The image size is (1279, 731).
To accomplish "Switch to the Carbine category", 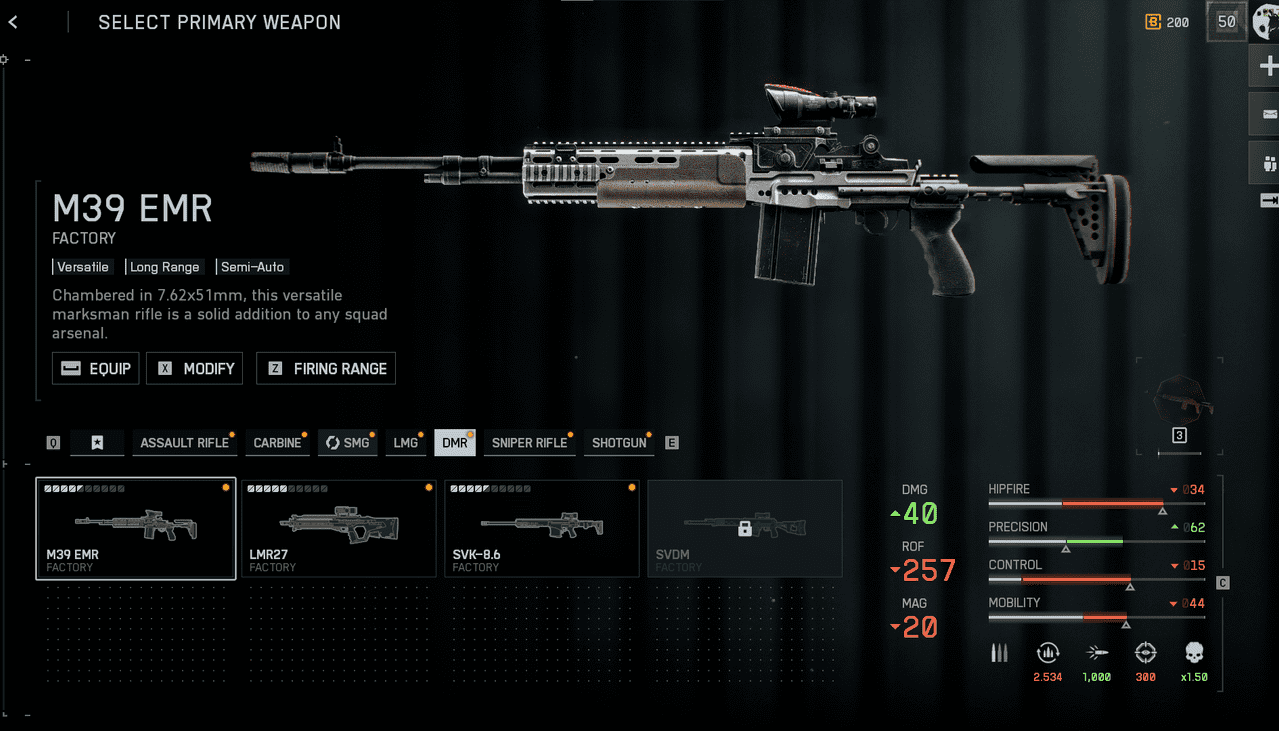I will pos(277,442).
